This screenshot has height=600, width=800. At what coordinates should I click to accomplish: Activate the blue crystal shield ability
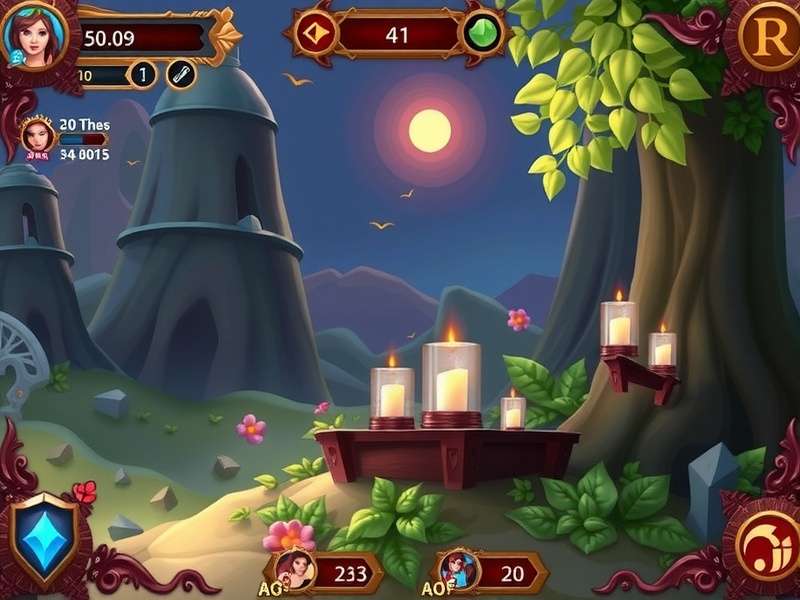[x=41, y=536]
